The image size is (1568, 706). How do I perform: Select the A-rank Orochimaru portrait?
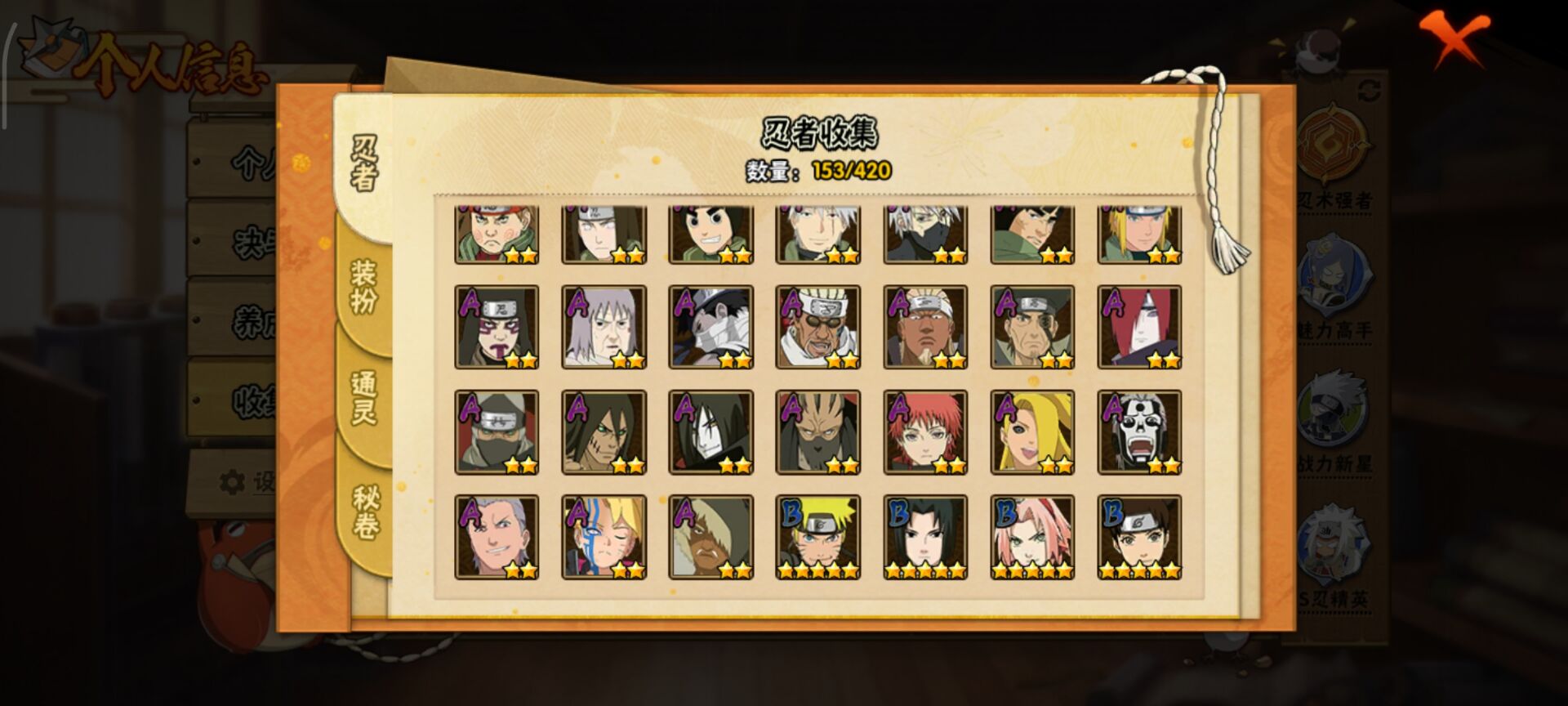[710, 432]
